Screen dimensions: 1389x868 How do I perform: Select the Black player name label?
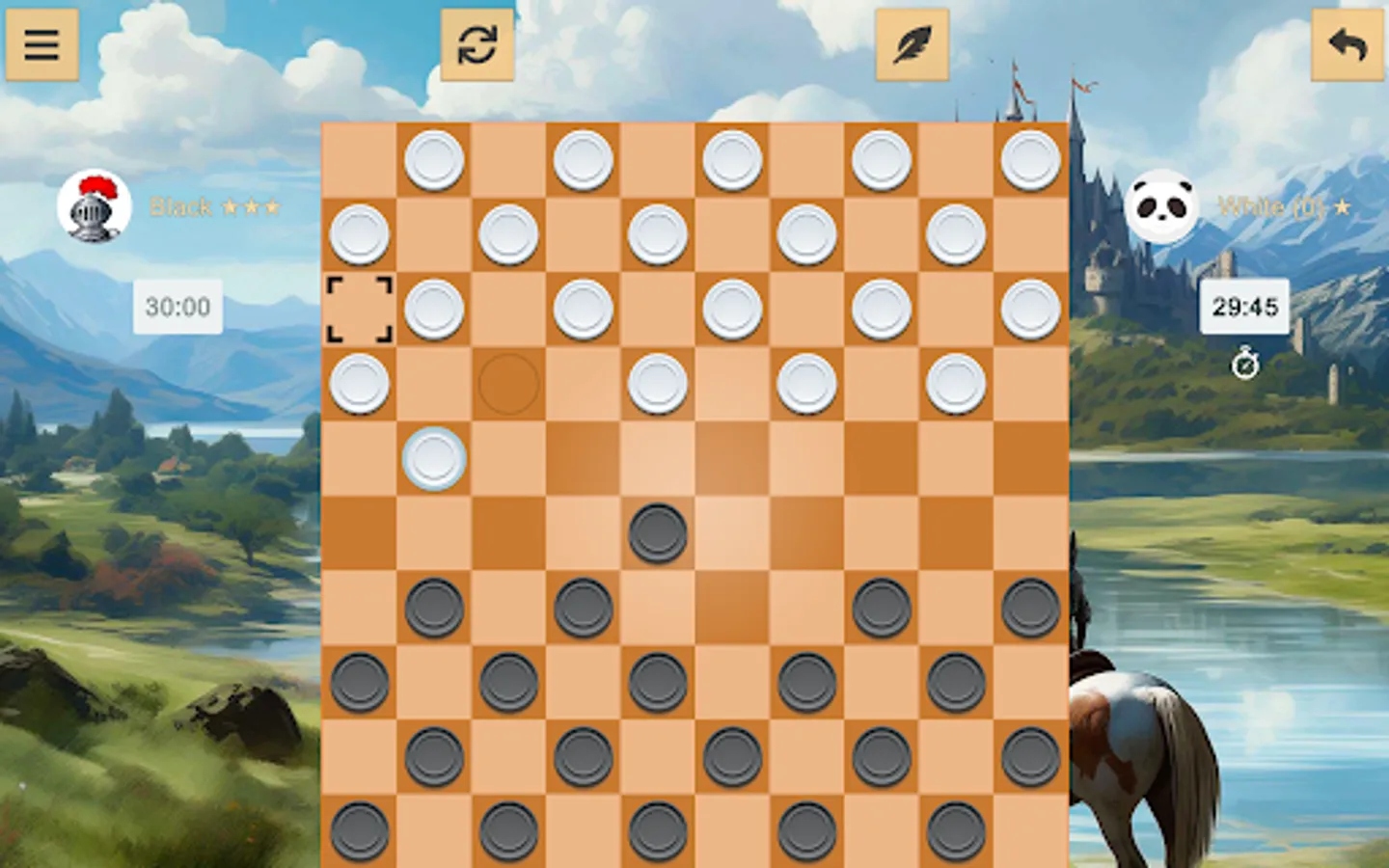coord(182,206)
